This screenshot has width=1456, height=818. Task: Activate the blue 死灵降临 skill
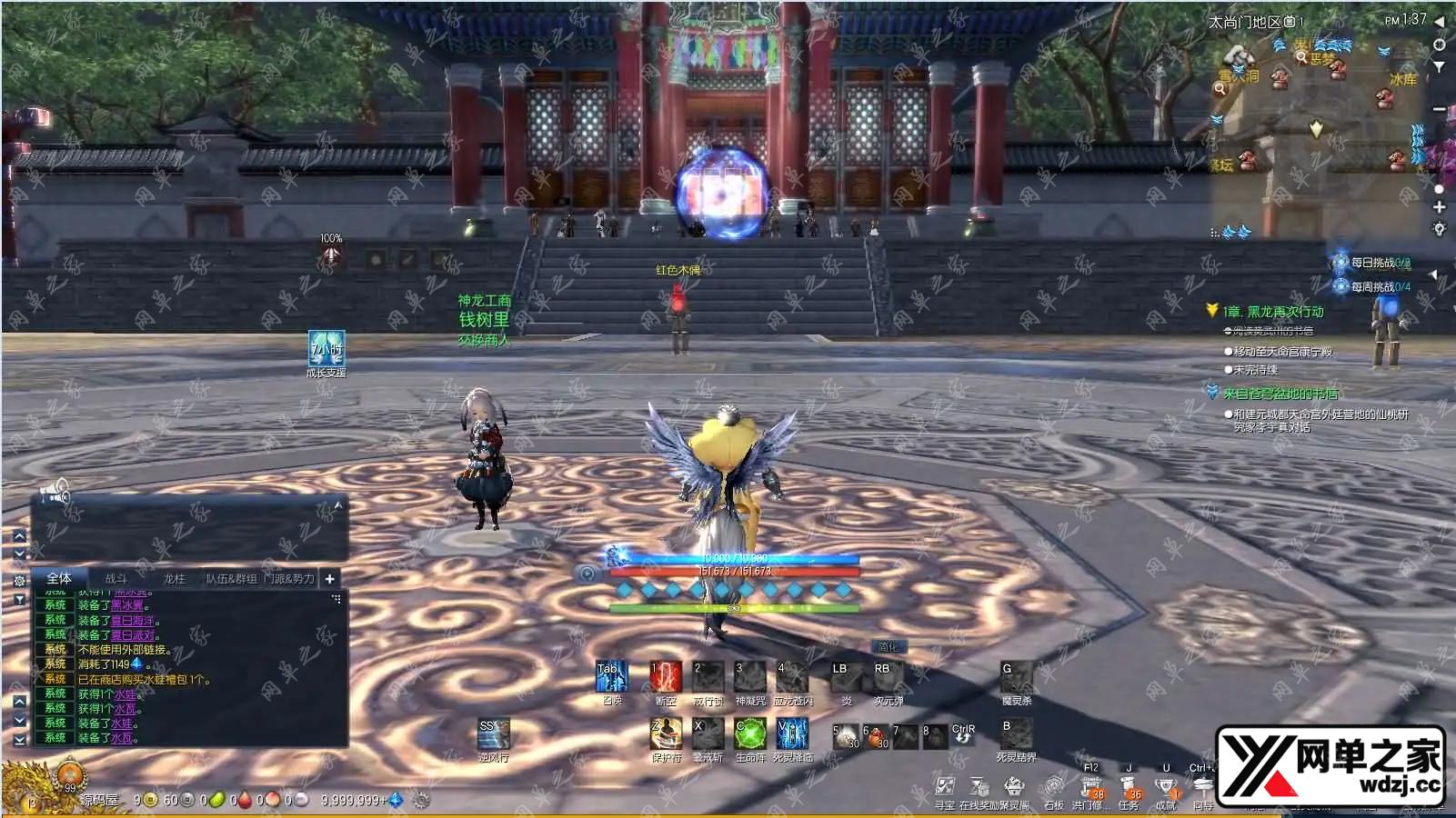[792, 733]
